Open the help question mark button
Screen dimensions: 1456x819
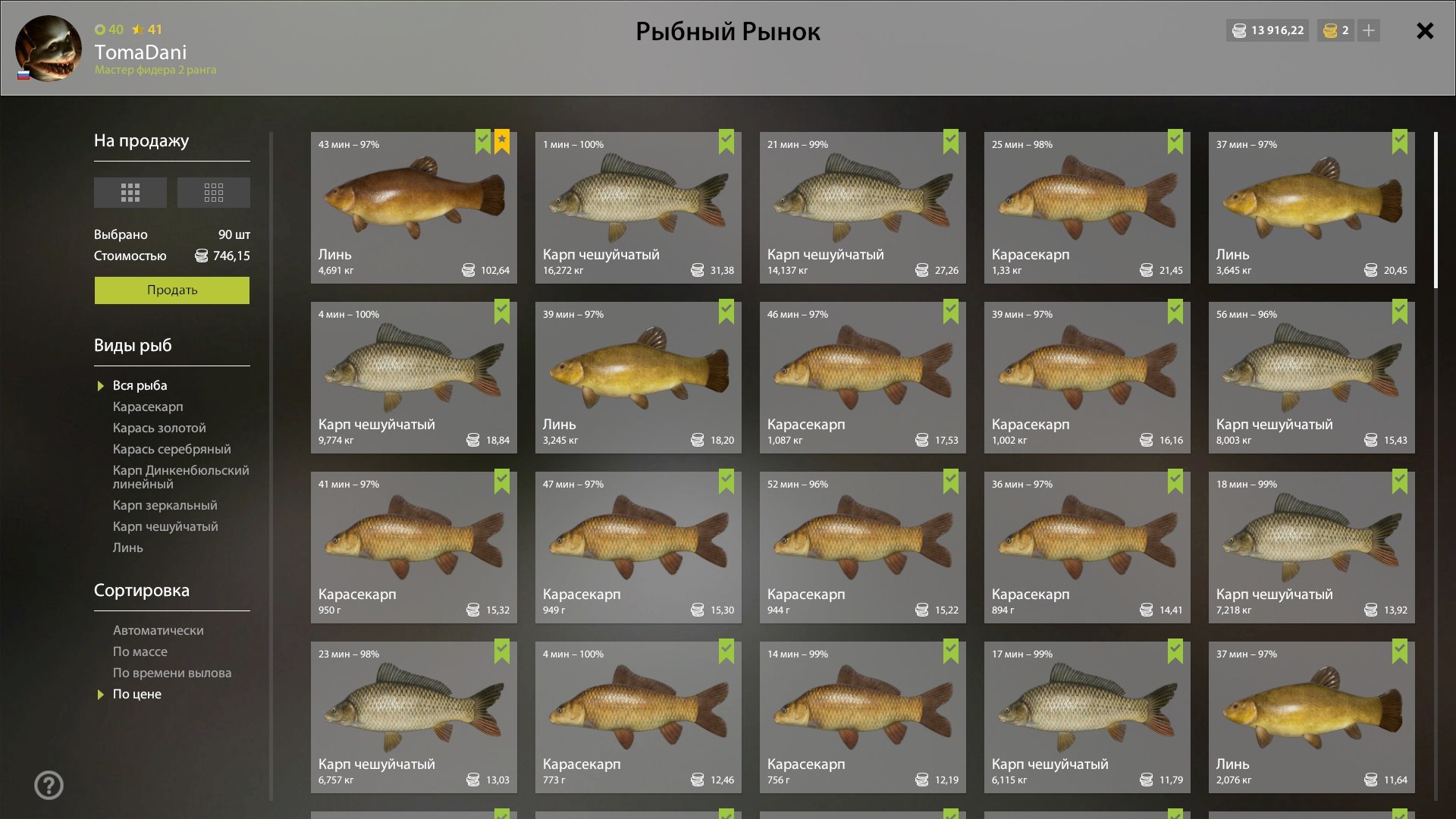(49, 785)
